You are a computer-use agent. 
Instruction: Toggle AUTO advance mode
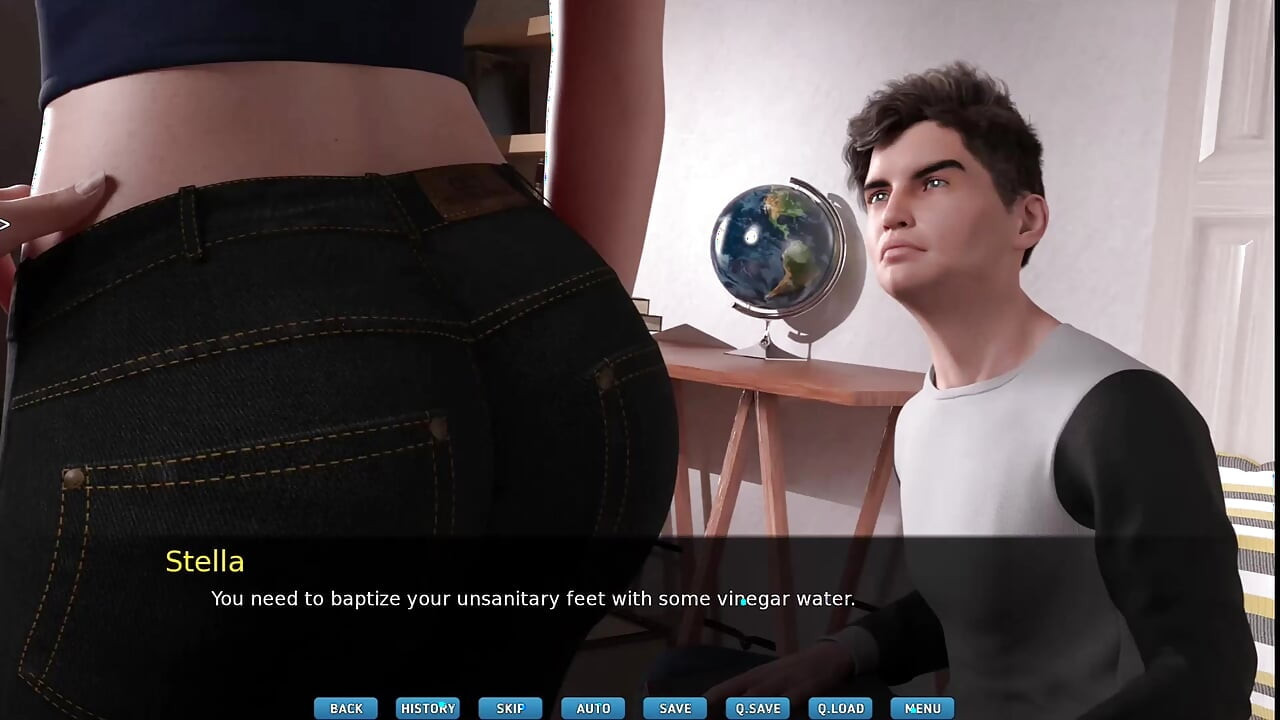pos(593,708)
